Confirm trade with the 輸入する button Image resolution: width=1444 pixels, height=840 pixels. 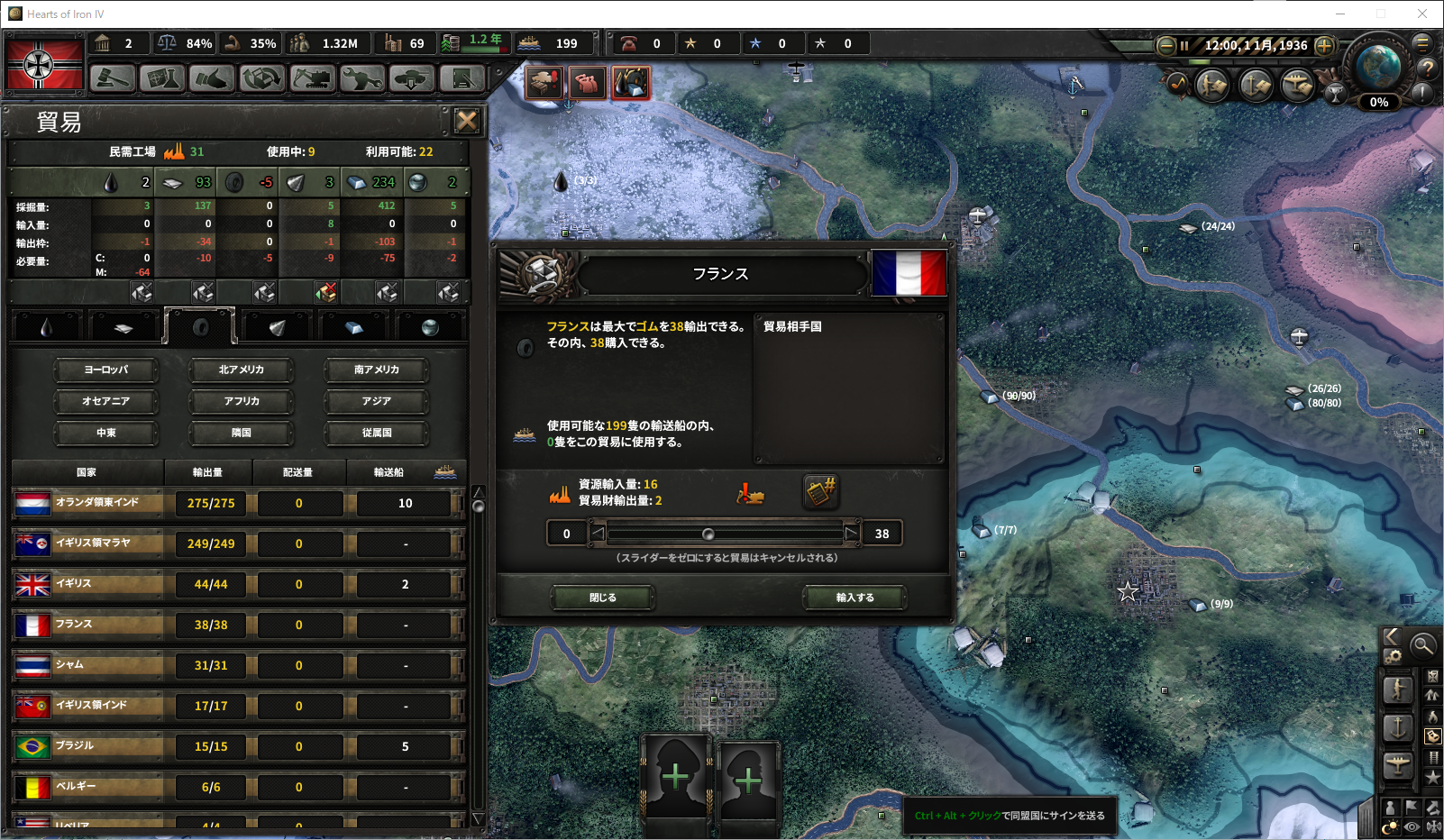(x=855, y=598)
